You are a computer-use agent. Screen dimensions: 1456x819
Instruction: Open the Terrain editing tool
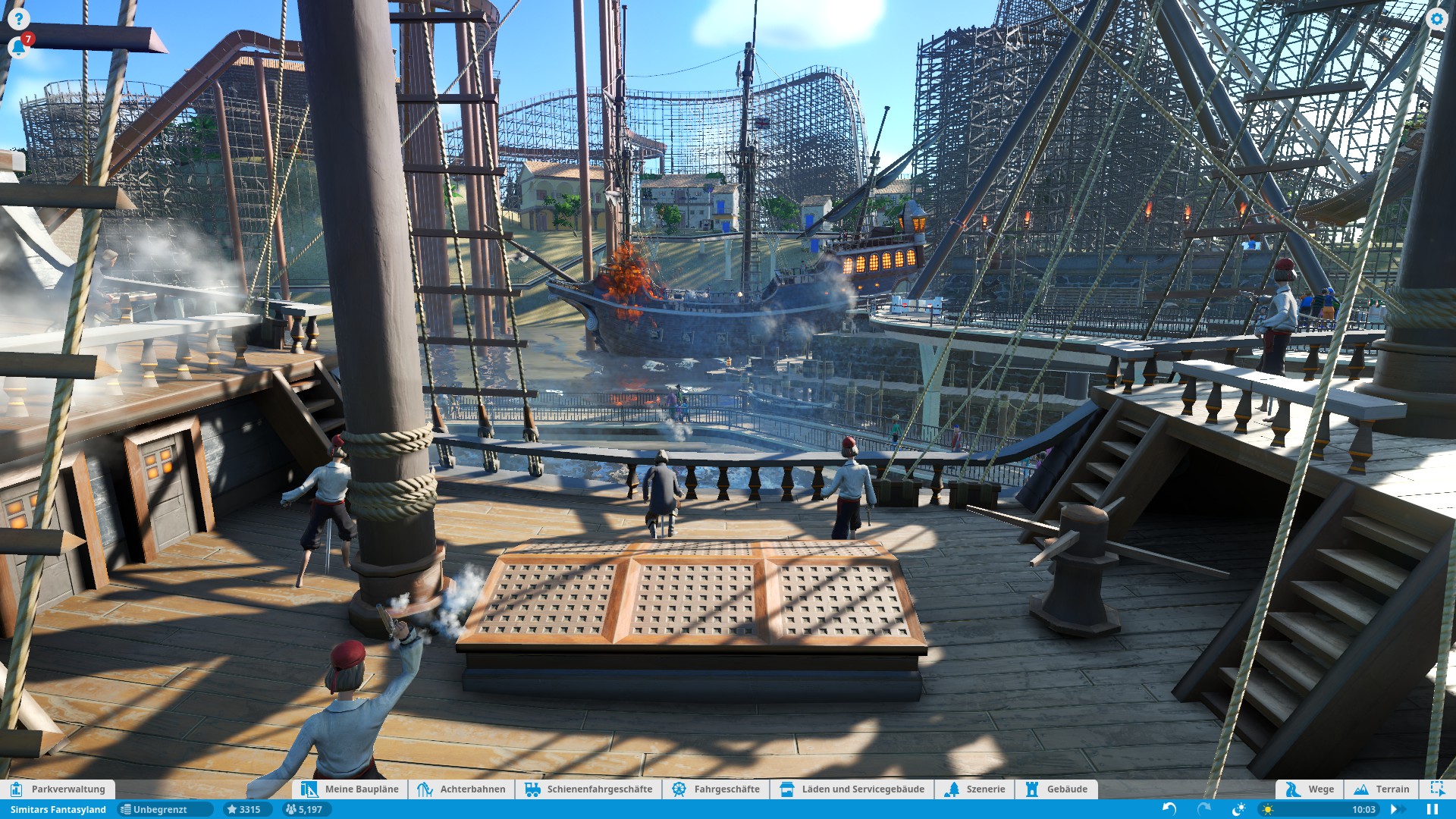pyautogui.click(x=1382, y=789)
